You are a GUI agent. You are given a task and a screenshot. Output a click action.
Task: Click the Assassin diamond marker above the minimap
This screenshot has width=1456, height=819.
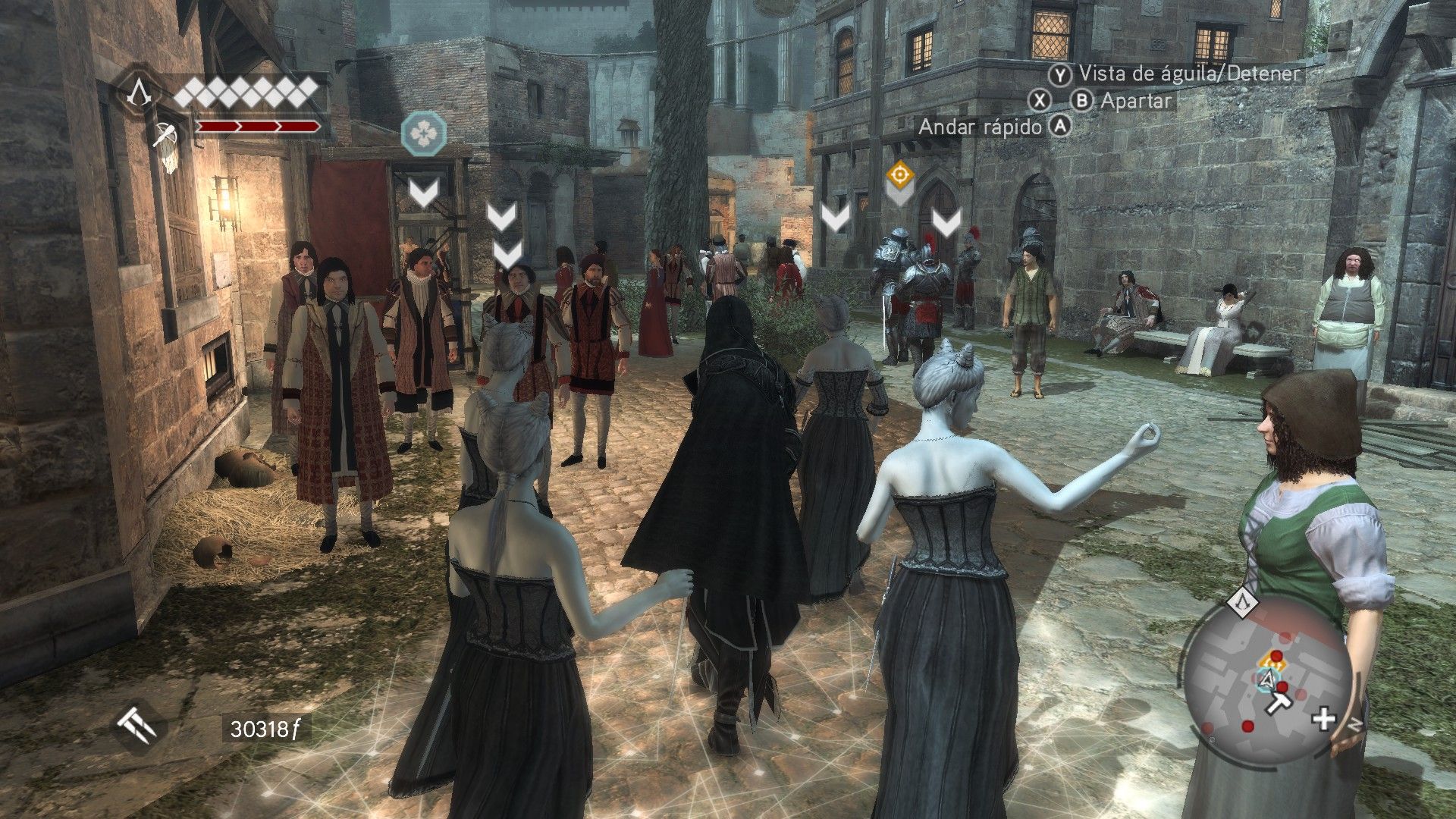(1242, 603)
